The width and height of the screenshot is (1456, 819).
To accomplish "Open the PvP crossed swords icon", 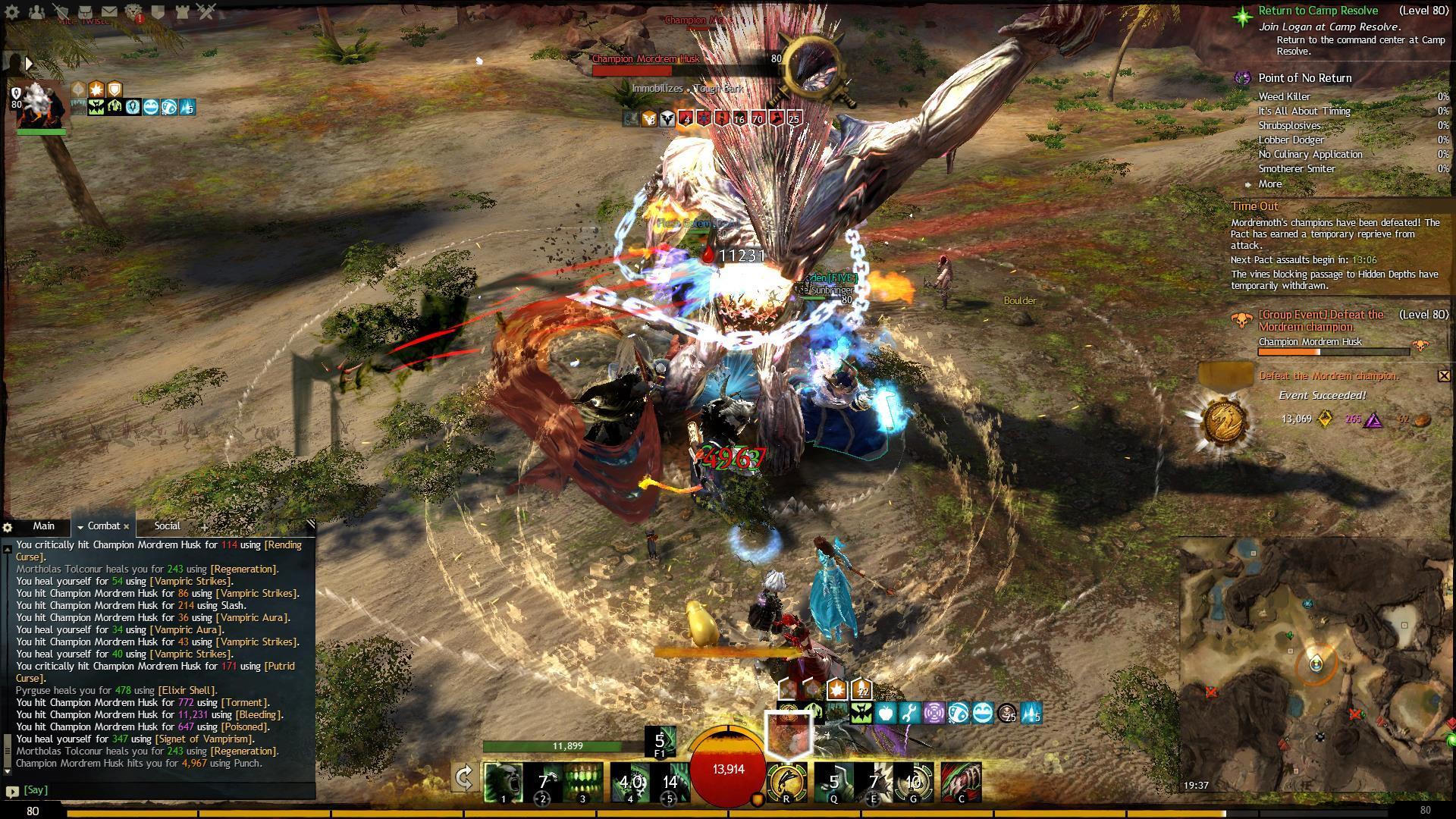I will [x=206, y=12].
